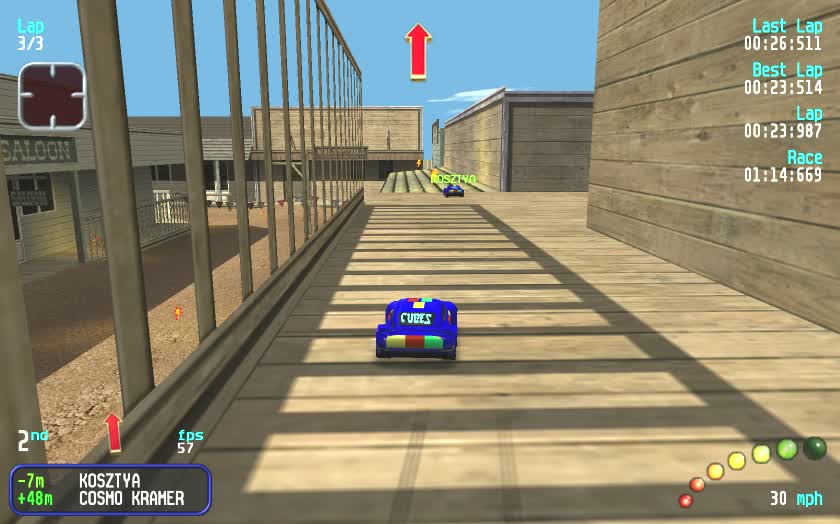This screenshot has height=524, width=840.
Task: Select the empty weapon pickup slot
Action: click(x=54, y=97)
